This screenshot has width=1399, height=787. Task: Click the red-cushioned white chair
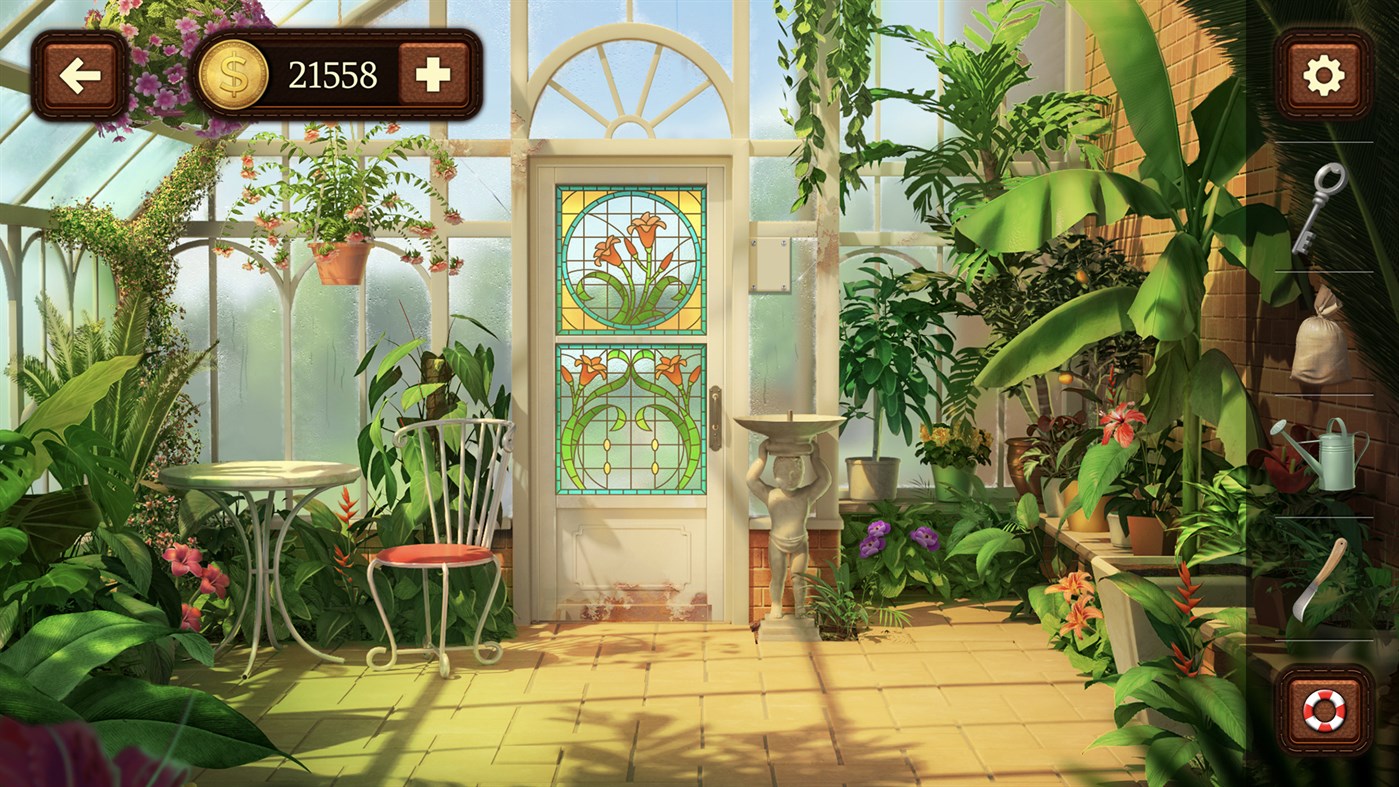[x=435, y=555]
